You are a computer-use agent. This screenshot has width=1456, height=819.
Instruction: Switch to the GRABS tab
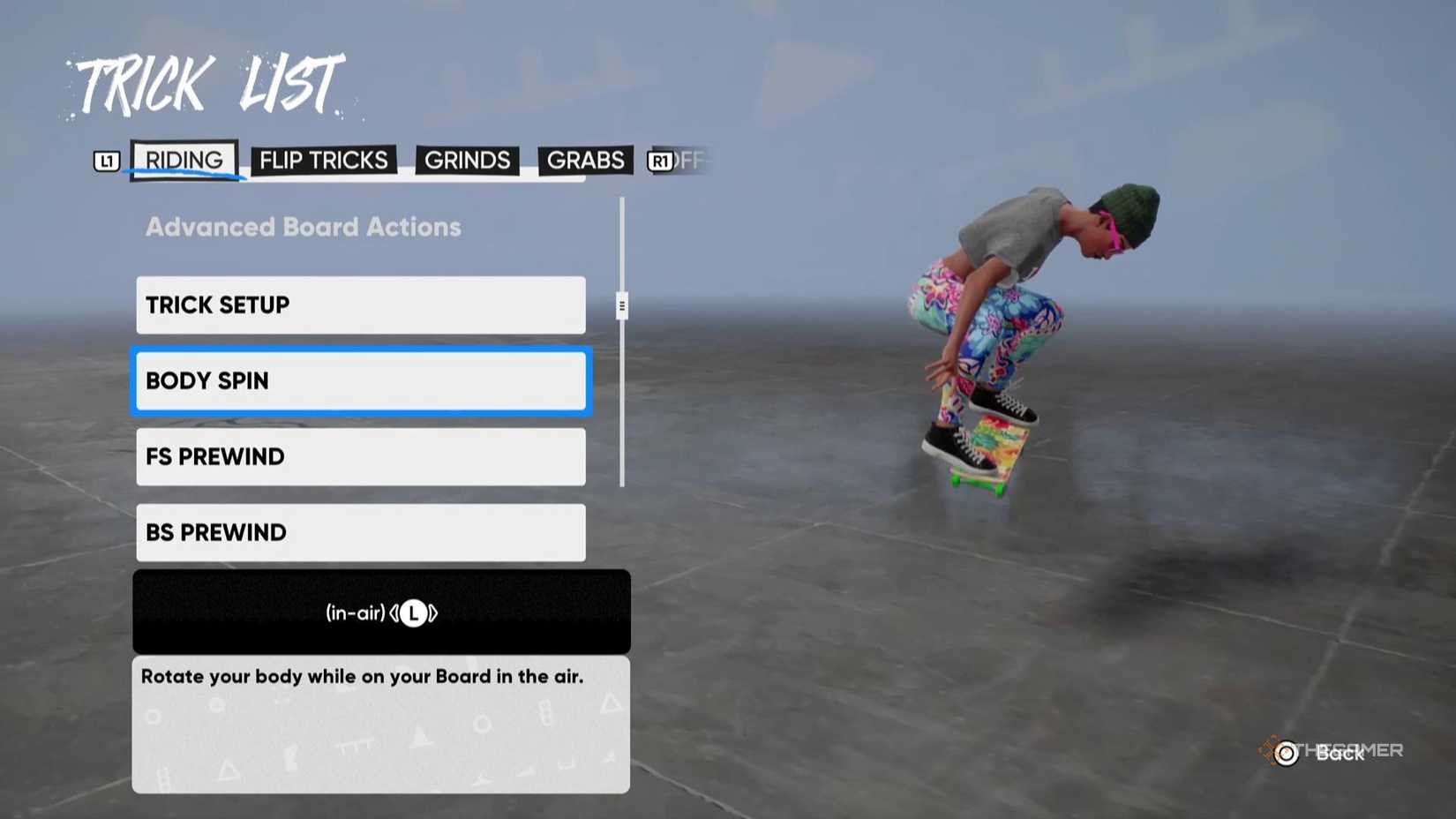coord(585,160)
